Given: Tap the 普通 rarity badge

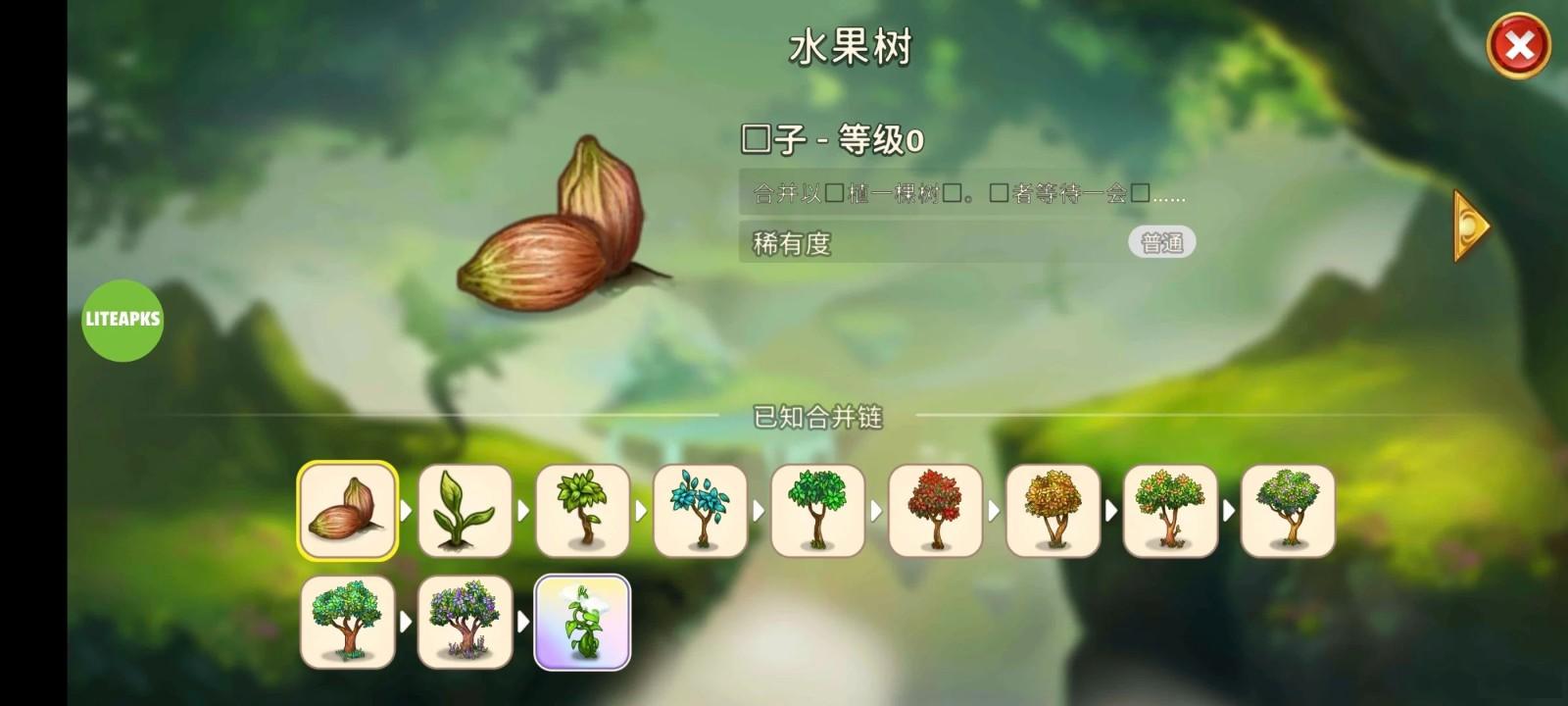Looking at the screenshot, I should pos(1161,241).
